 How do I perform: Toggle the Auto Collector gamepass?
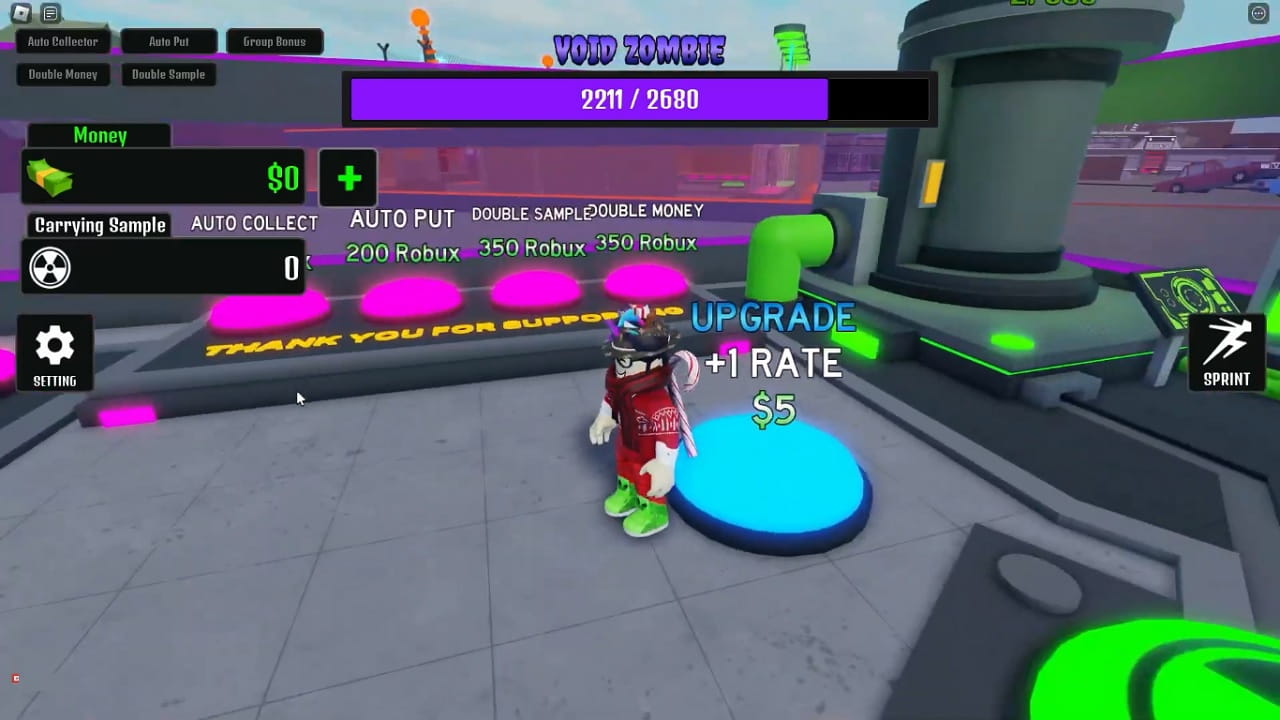(x=62, y=41)
